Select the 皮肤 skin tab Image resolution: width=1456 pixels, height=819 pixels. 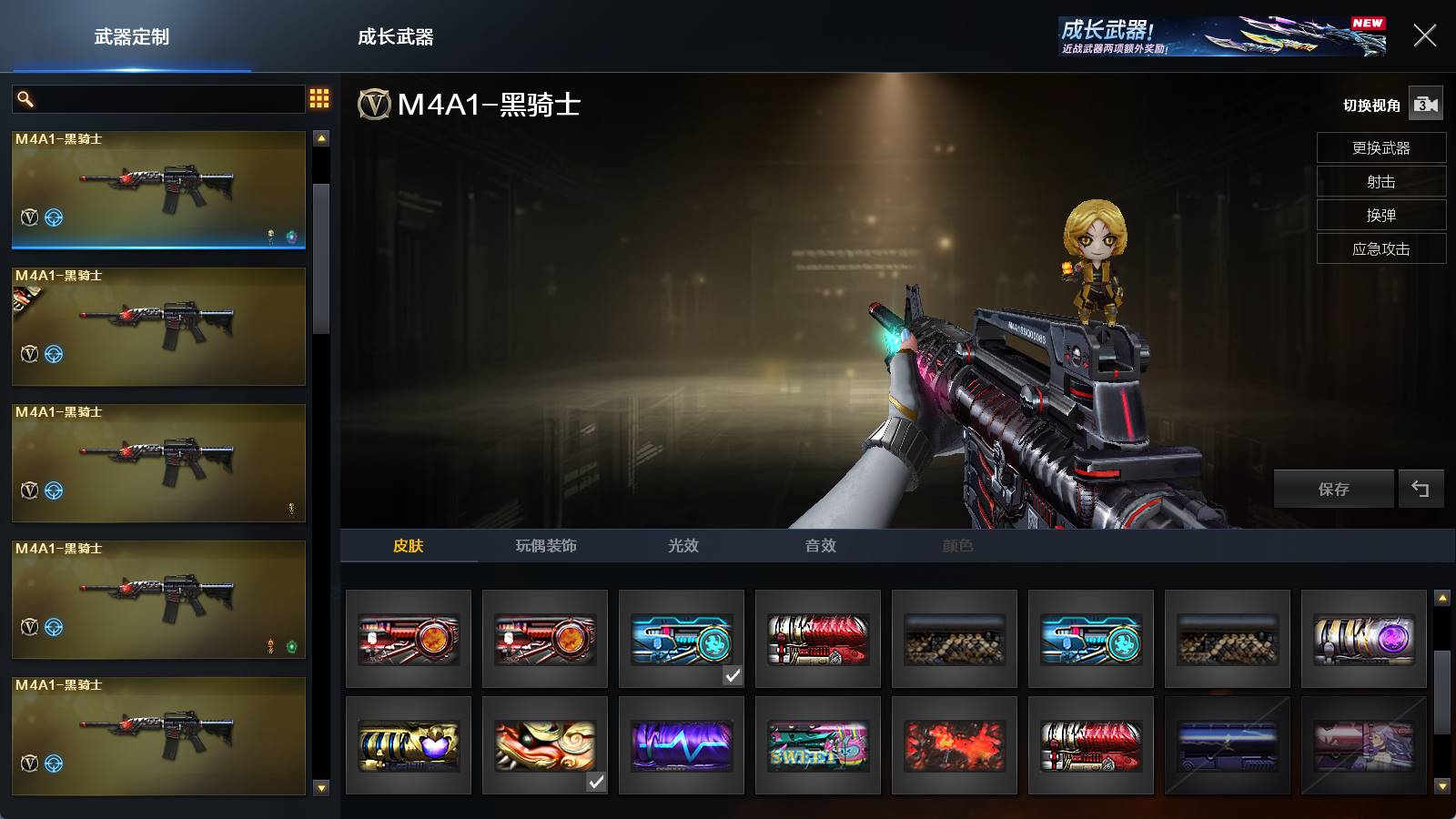coord(409,546)
